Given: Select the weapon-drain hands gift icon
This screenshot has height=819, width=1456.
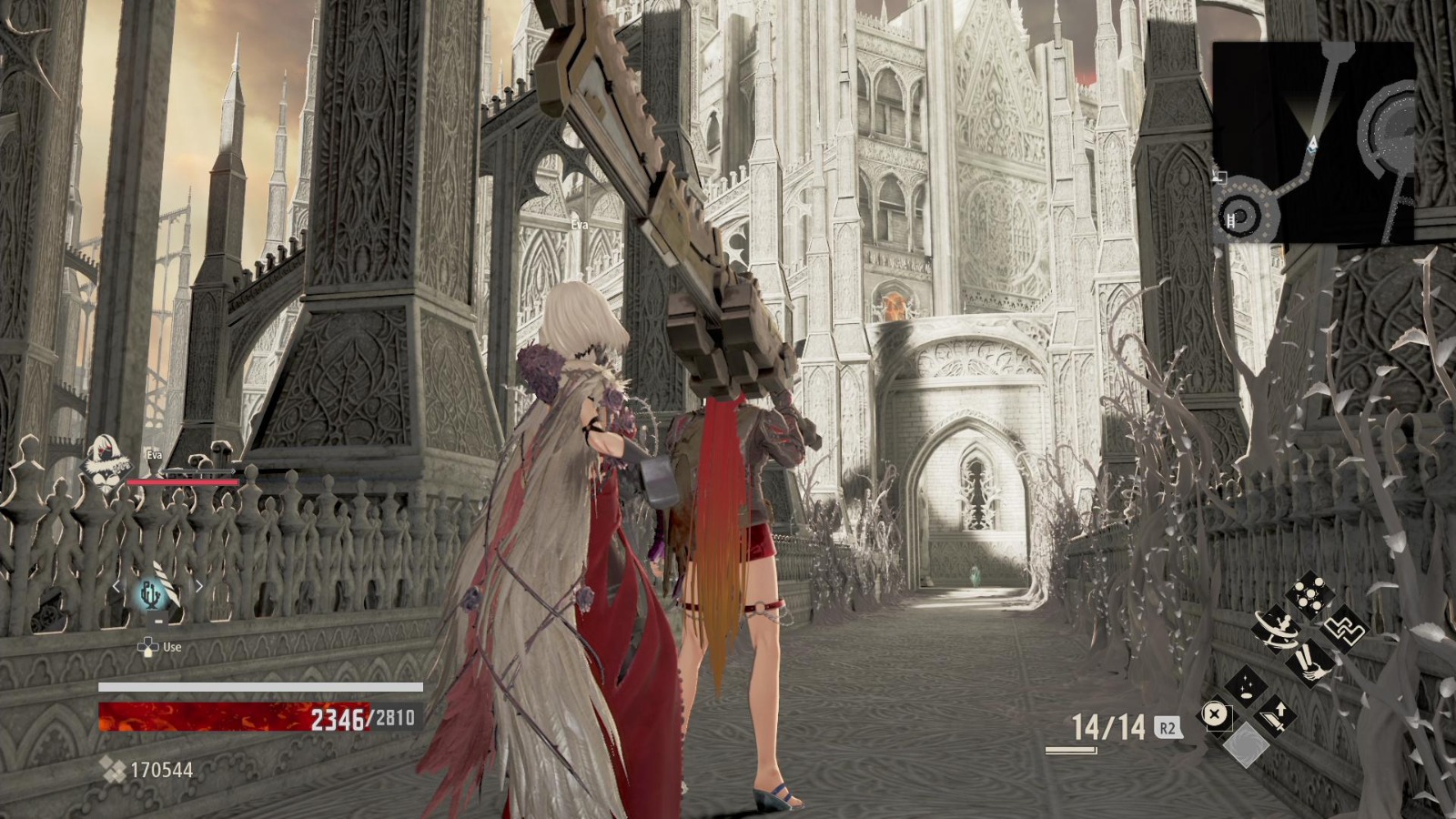Looking at the screenshot, I should 1309,666.
